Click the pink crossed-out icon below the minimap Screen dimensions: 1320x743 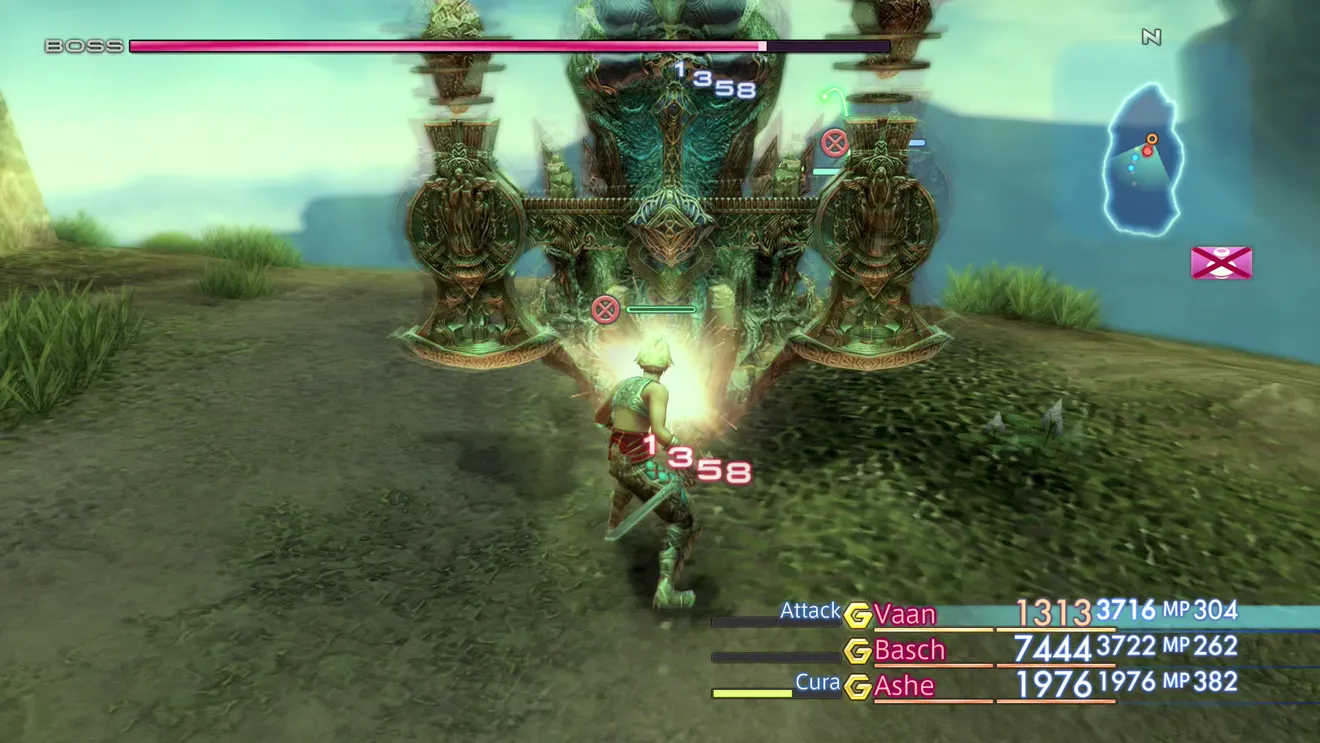pyautogui.click(x=1221, y=263)
